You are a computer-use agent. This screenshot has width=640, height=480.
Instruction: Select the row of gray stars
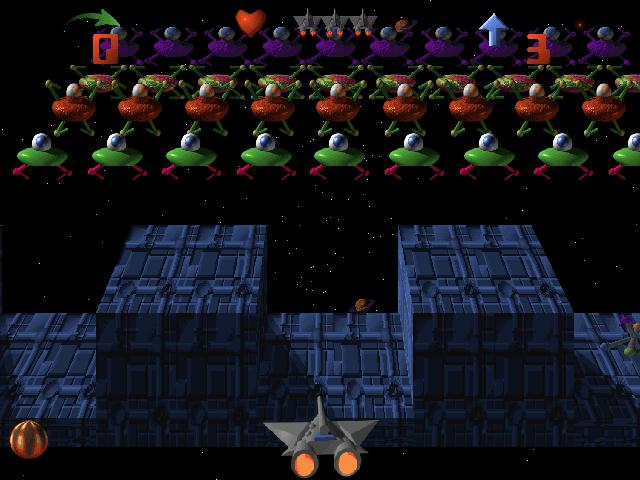coord(336,22)
